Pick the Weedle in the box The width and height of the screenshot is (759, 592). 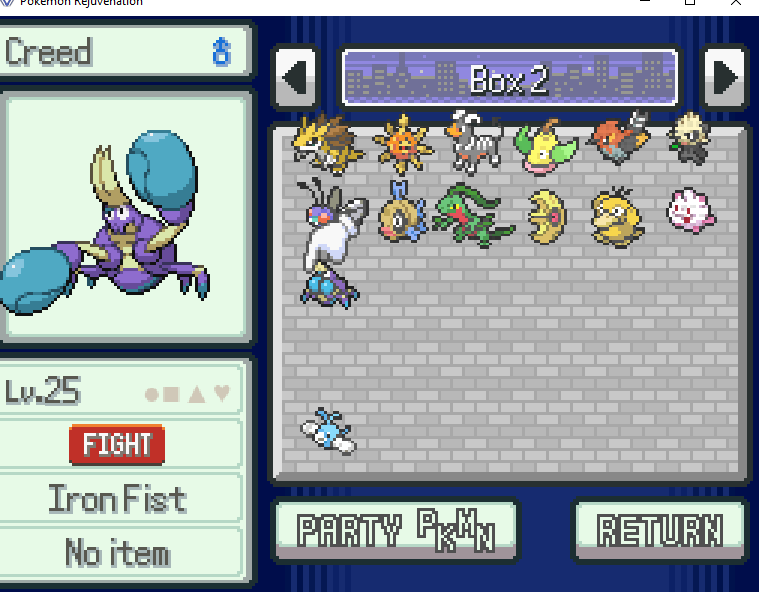pyautogui.click(x=402, y=214)
